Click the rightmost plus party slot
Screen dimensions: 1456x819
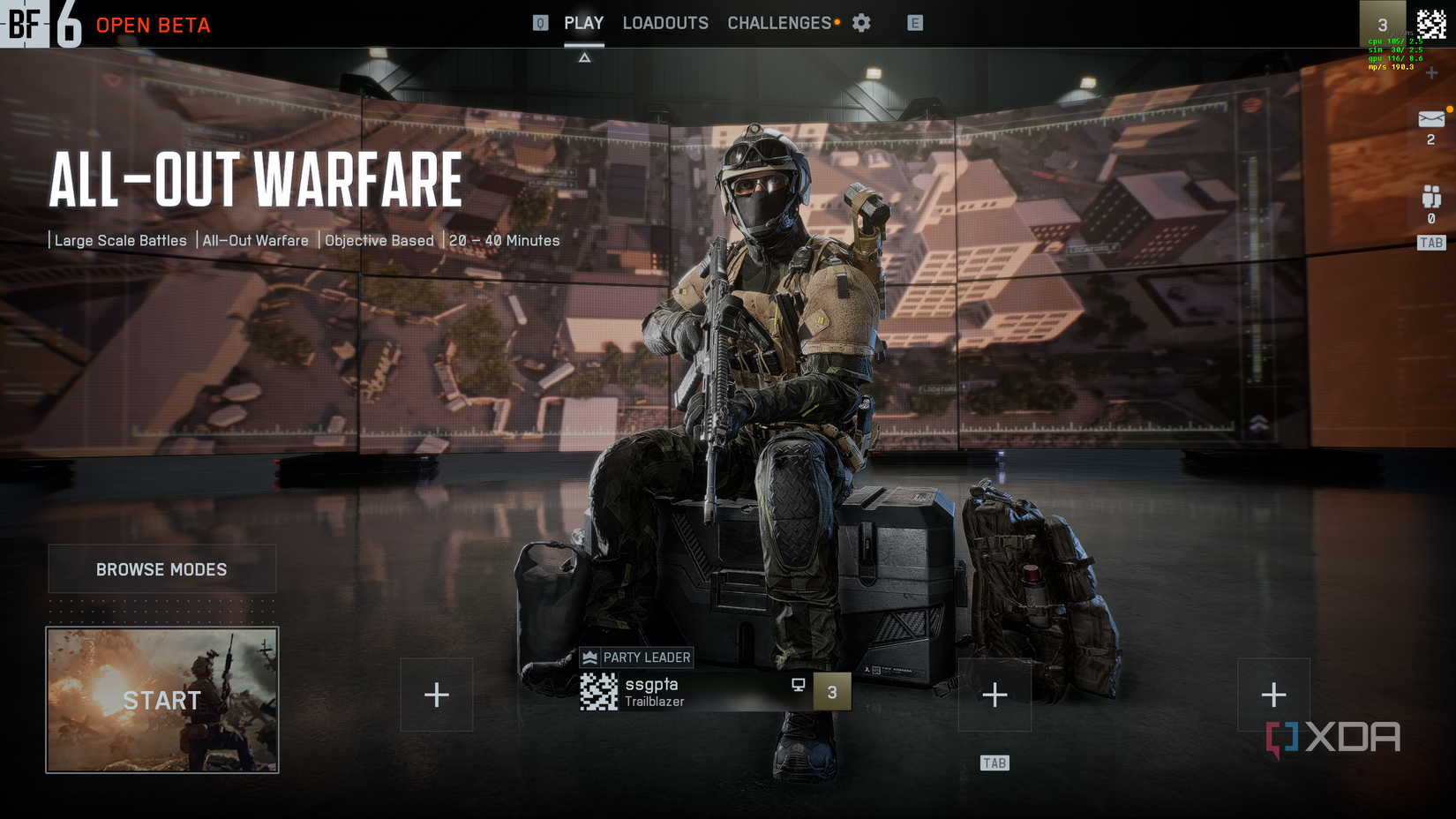[x=1273, y=695]
